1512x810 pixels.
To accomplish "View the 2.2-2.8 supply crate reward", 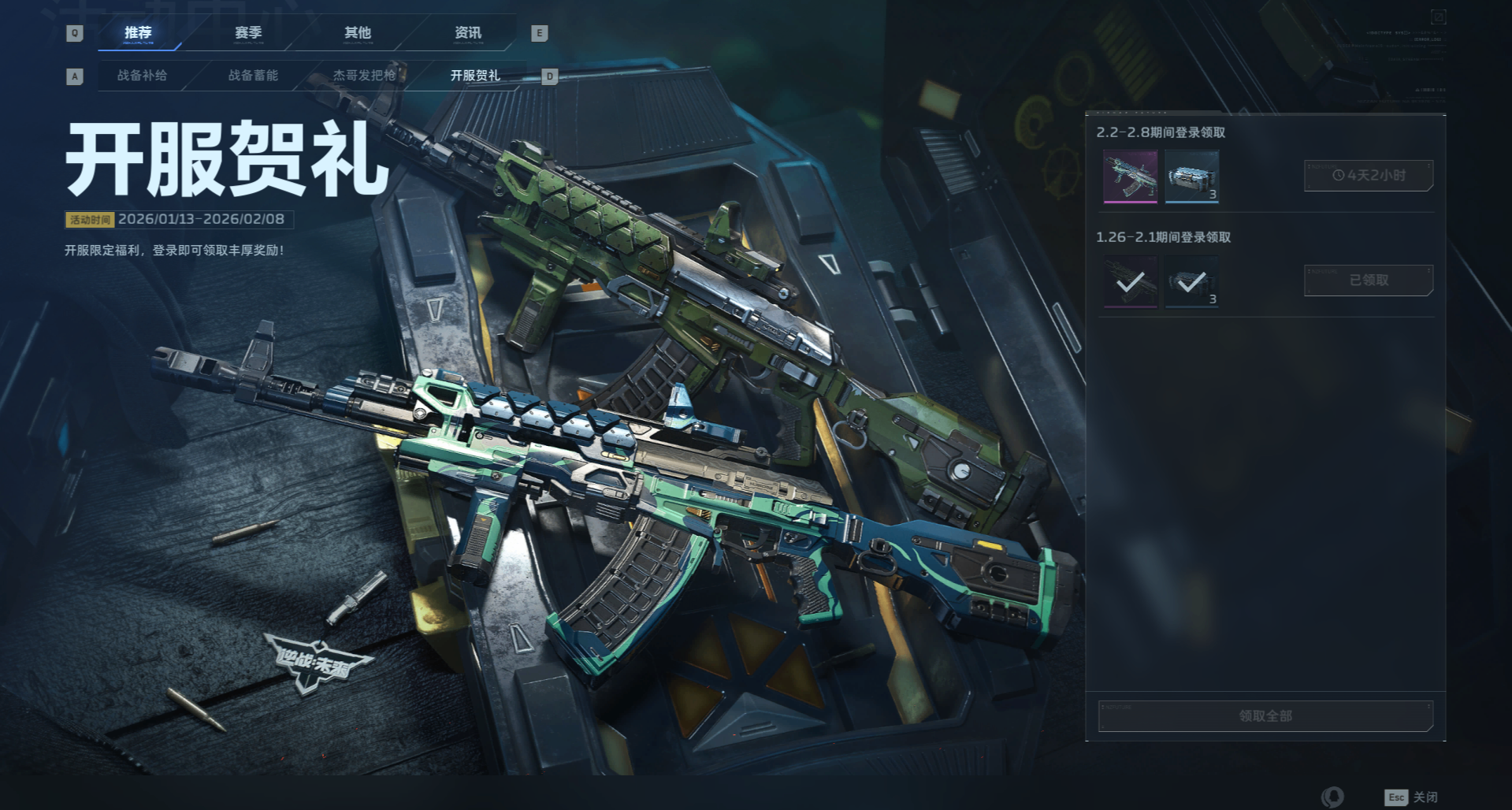I will (x=1191, y=176).
